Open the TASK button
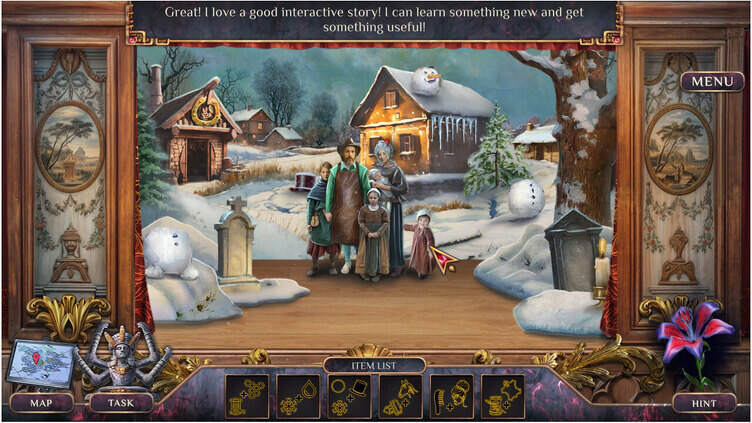 point(120,403)
